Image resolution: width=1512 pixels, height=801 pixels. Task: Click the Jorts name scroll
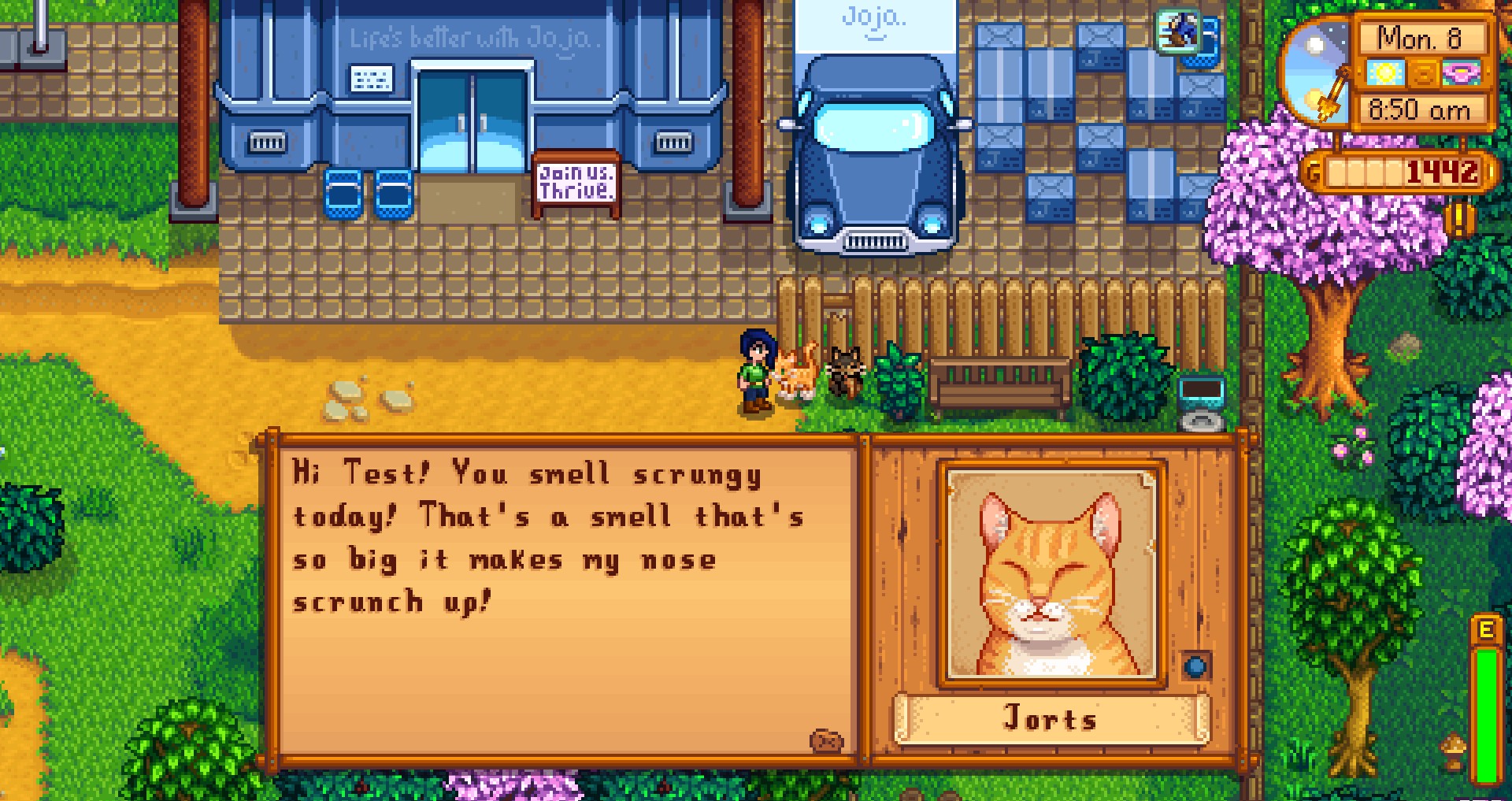1050,718
